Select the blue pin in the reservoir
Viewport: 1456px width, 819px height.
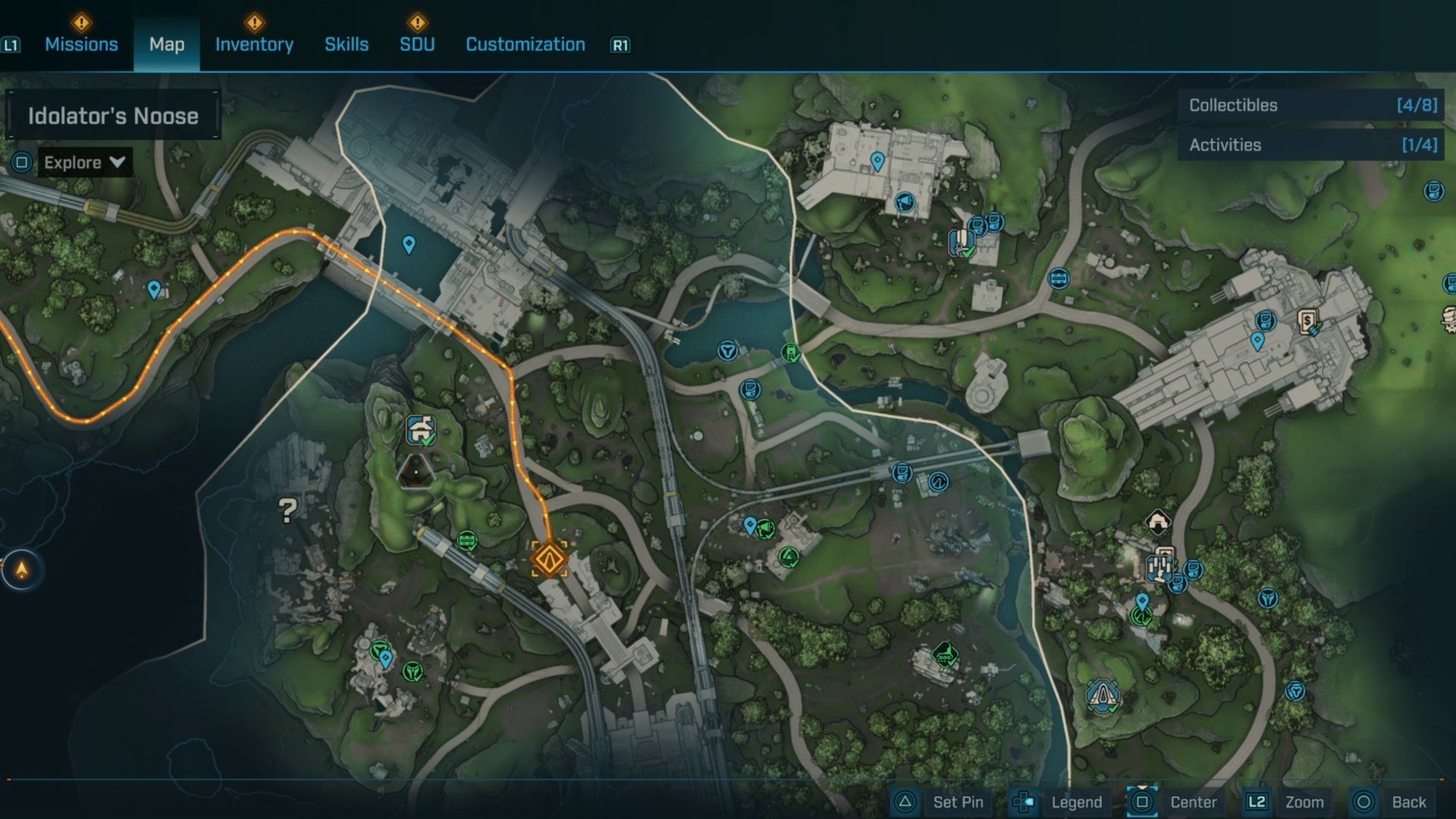(409, 244)
